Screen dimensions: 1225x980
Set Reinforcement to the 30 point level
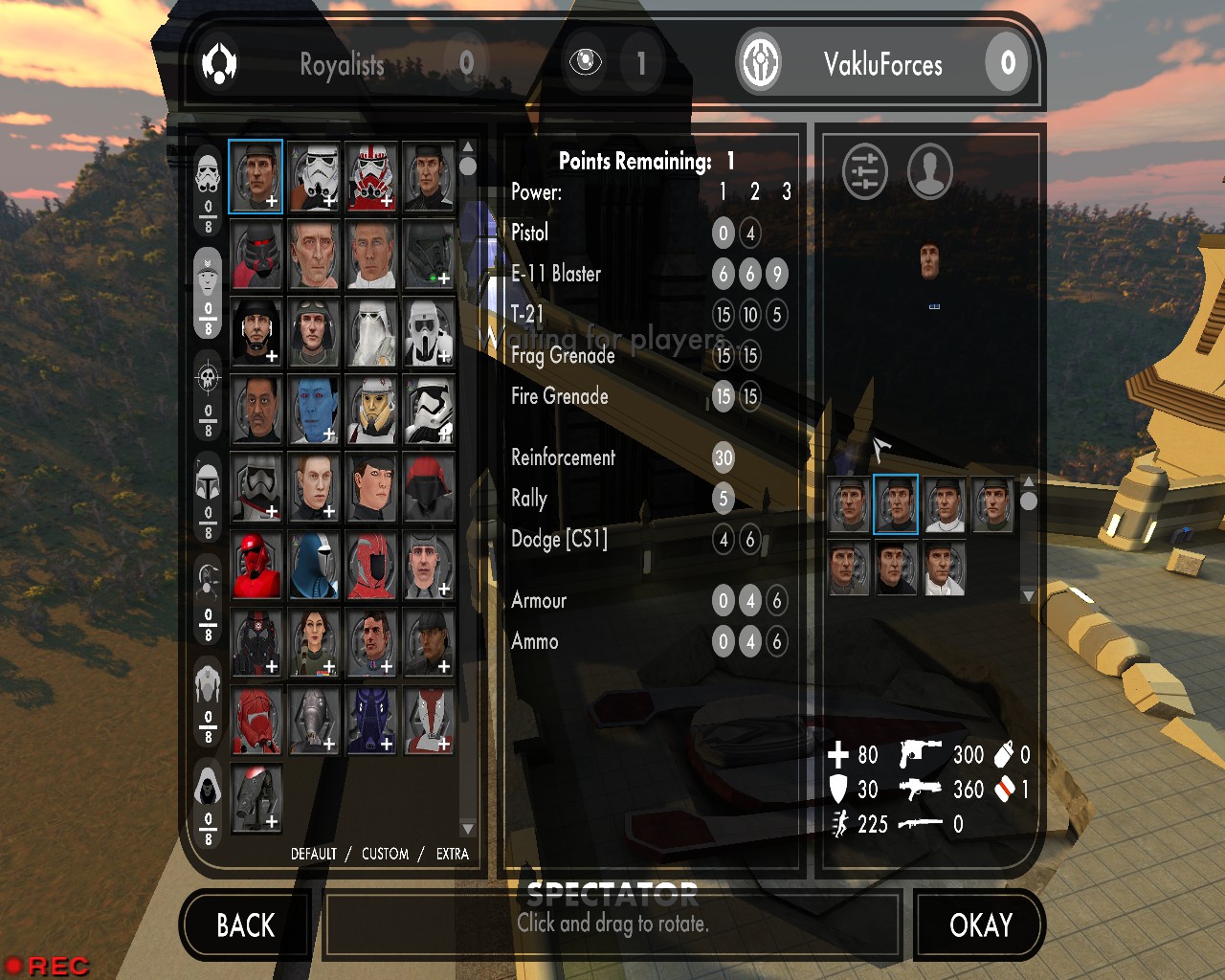724,458
